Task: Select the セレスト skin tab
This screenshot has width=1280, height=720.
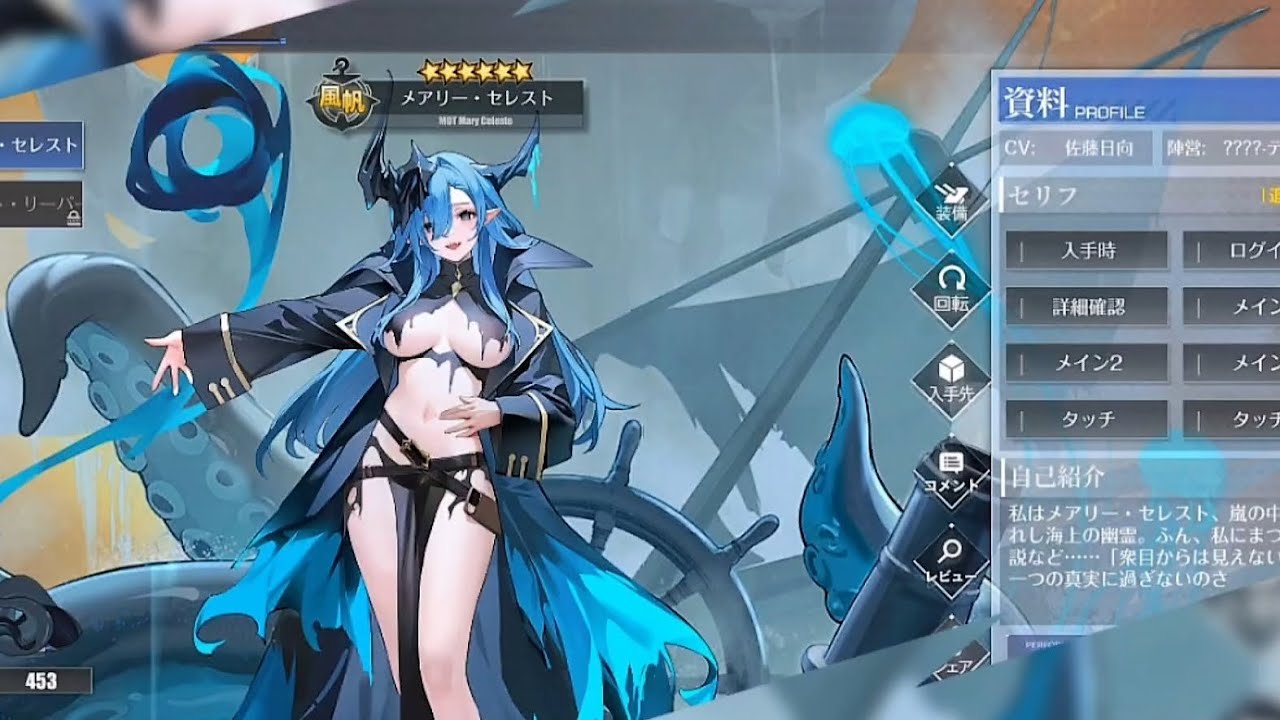Action: click(41, 146)
